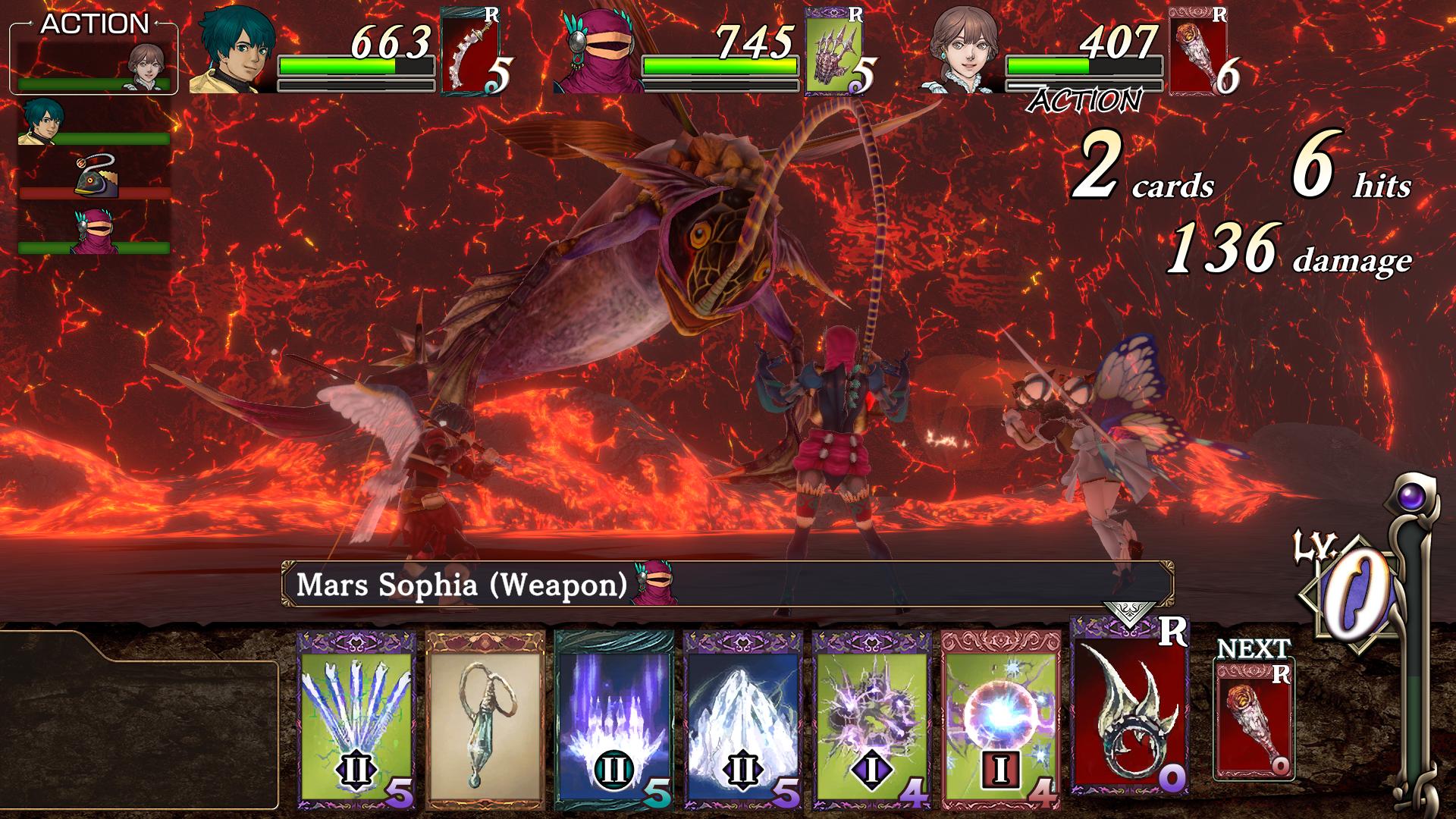Select the fish enemy turn-order entry

(94, 177)
